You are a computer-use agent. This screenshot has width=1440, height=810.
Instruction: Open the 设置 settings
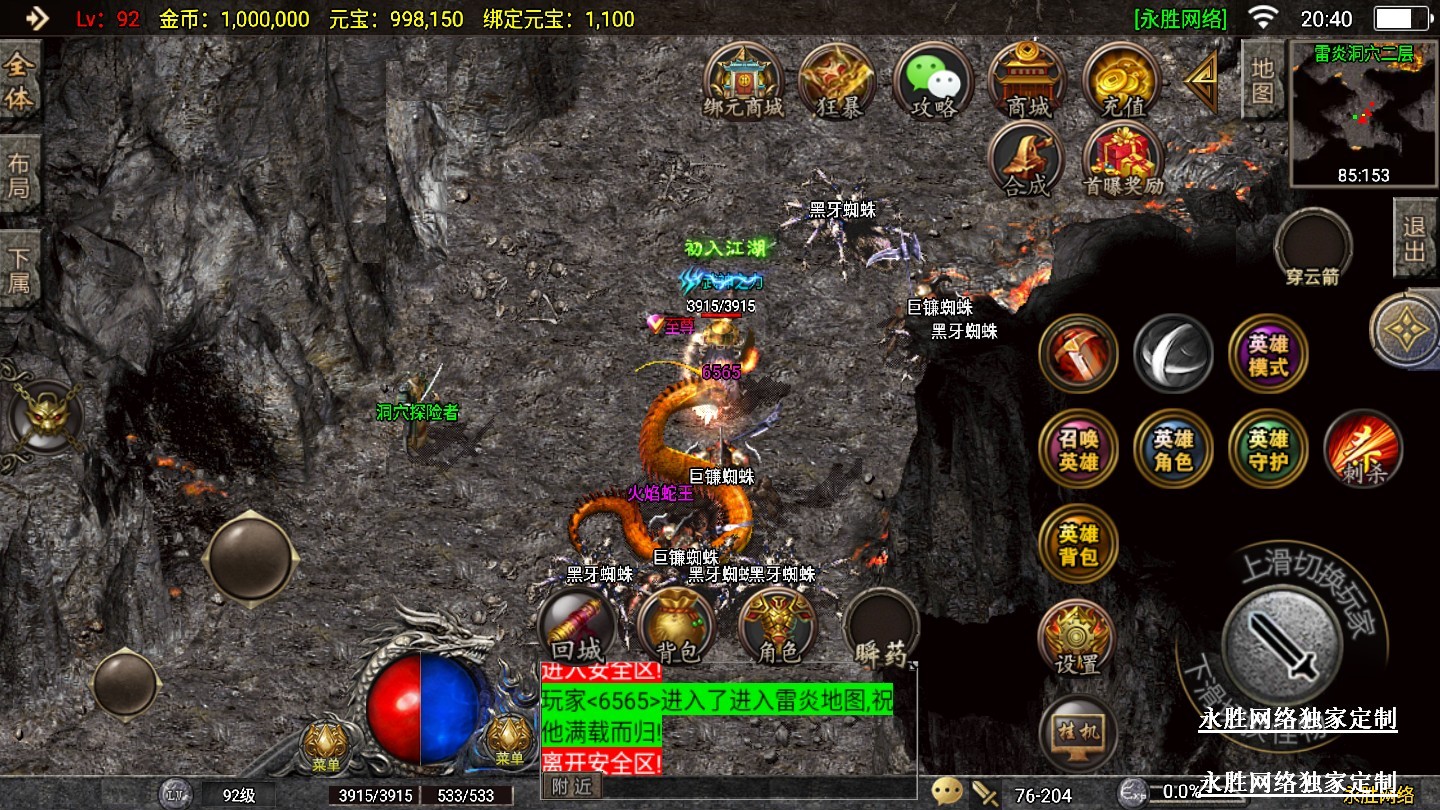(1077, 638)
